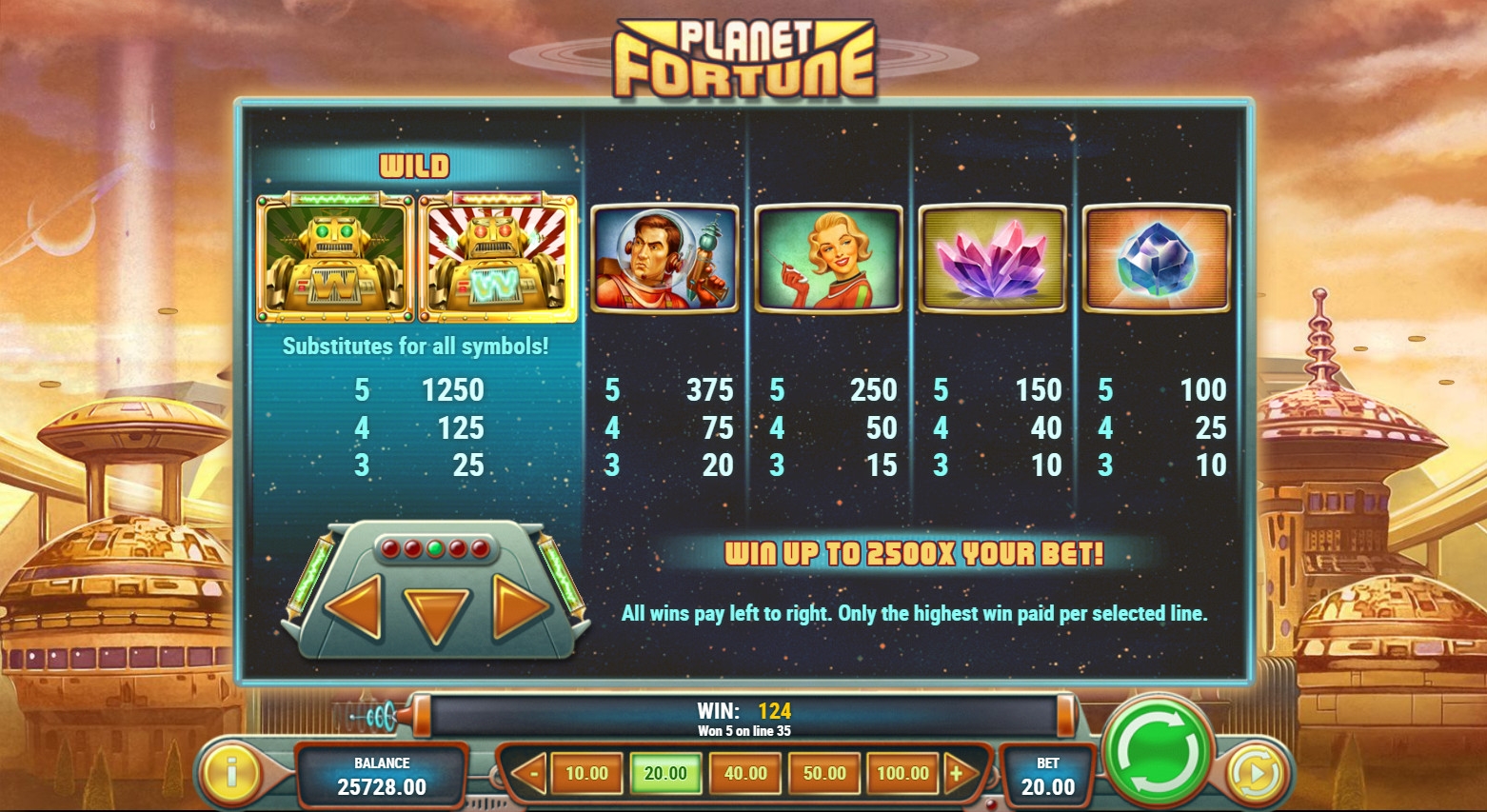Viewport: 1487px width, 812px height.
Task: Activate the yellow auto-play button
Action: 1256,774
